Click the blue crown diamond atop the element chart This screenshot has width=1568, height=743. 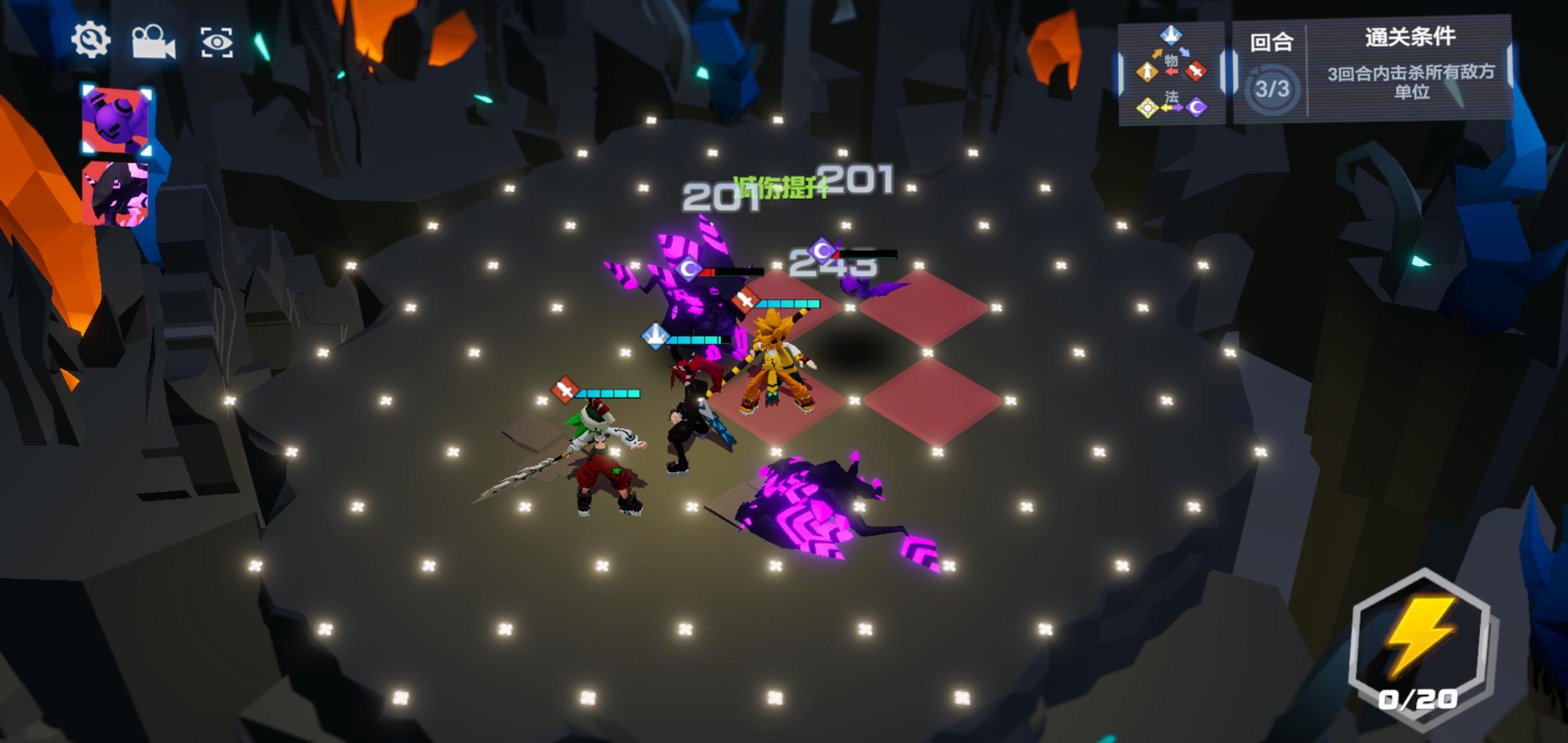1171,36
